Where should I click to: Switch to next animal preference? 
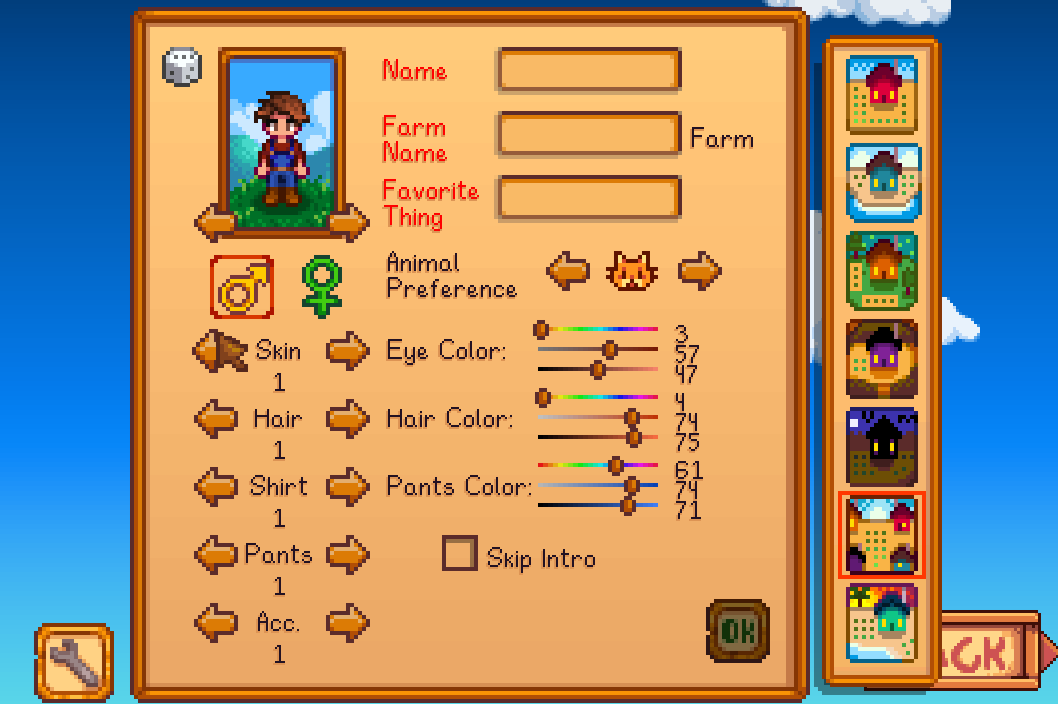700,270
